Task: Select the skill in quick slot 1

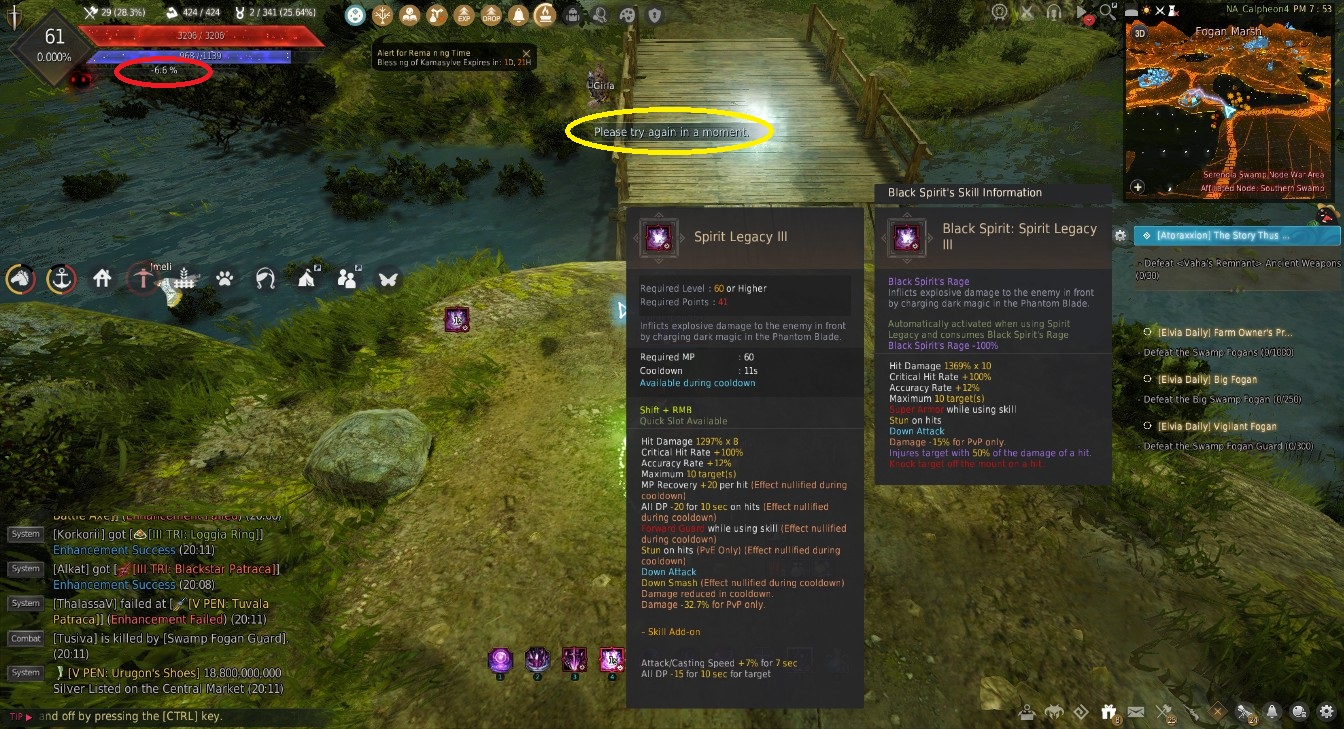Action: [x=500, y=661]
